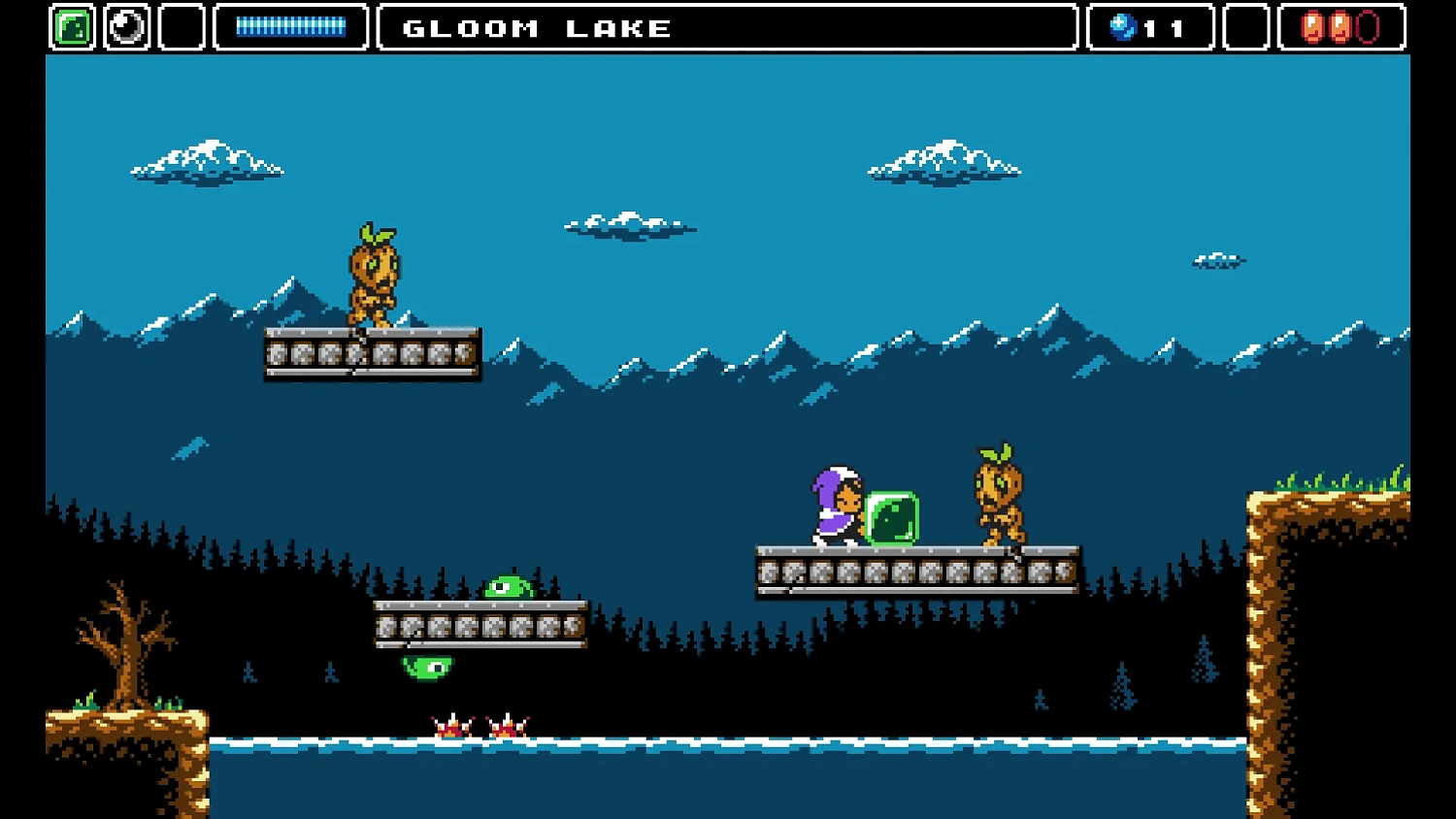The width and height of the screenshot is (1456, 819).
Task: Select the green gem item icon in the HUD
Action: 70,27
